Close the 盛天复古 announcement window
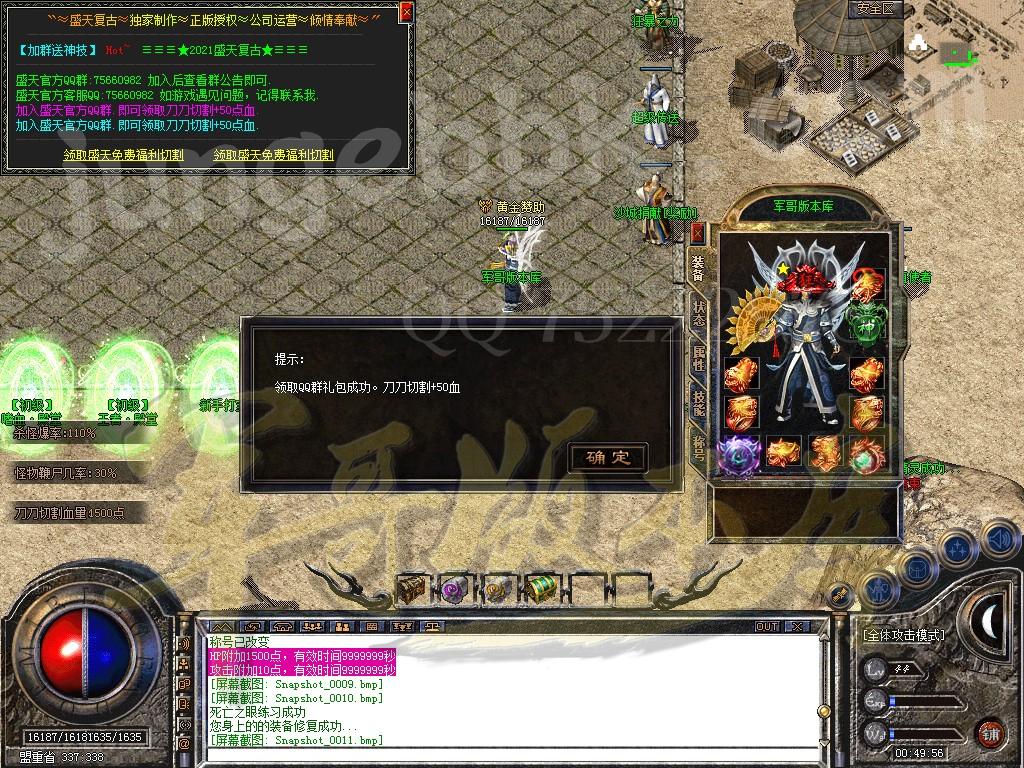The image size is (1024, 768). (405, 13)
